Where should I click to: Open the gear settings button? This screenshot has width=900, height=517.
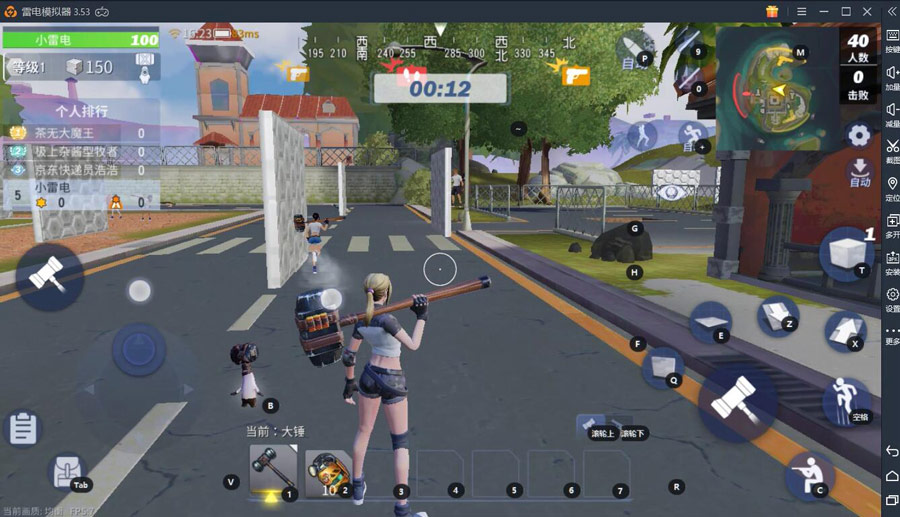[x=858, y=135]
